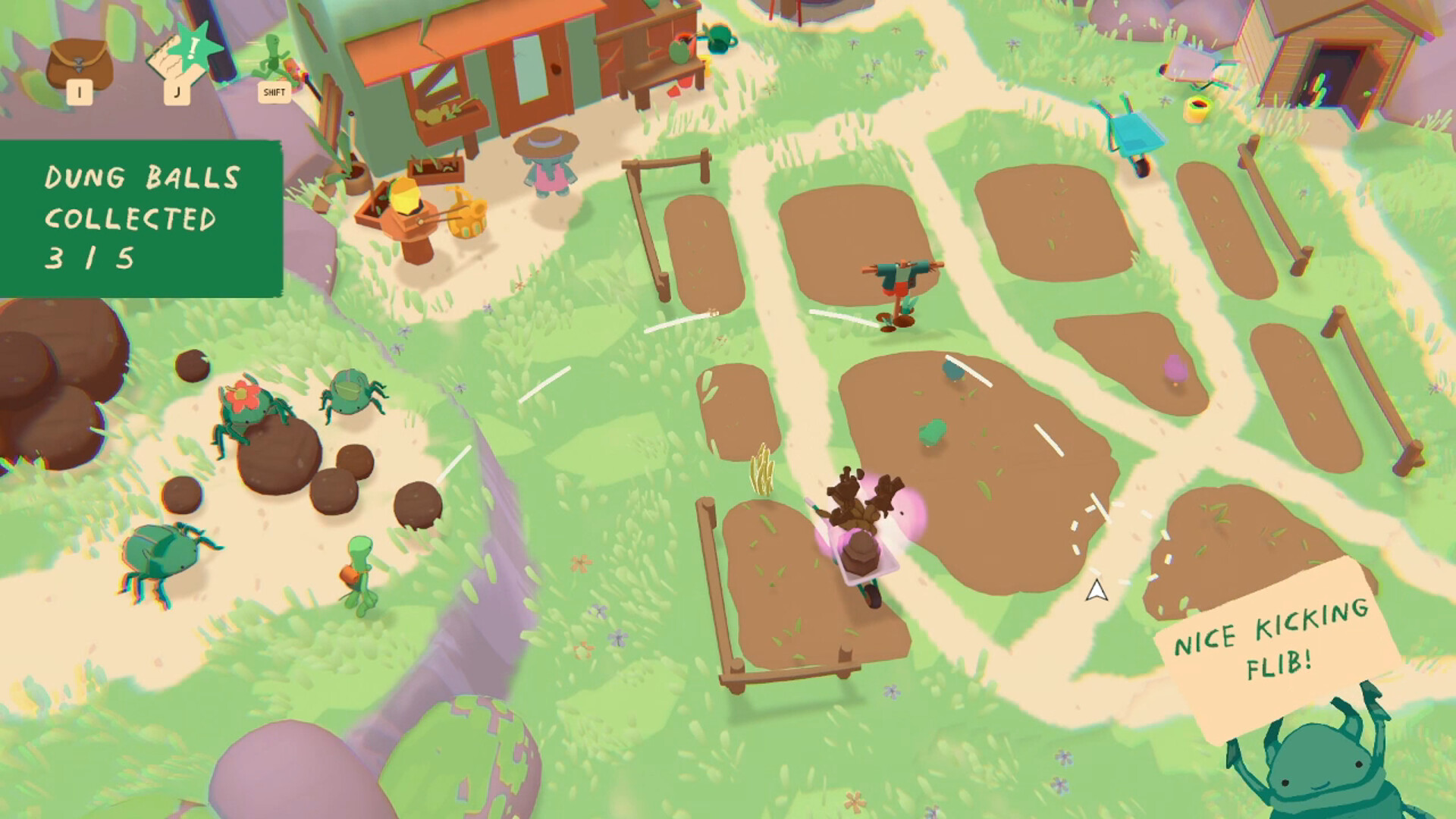This screenshot has height=819, width=1456.
Task: Open the dashed path marker arrow cursor
Action: (x=1098, y=591)
